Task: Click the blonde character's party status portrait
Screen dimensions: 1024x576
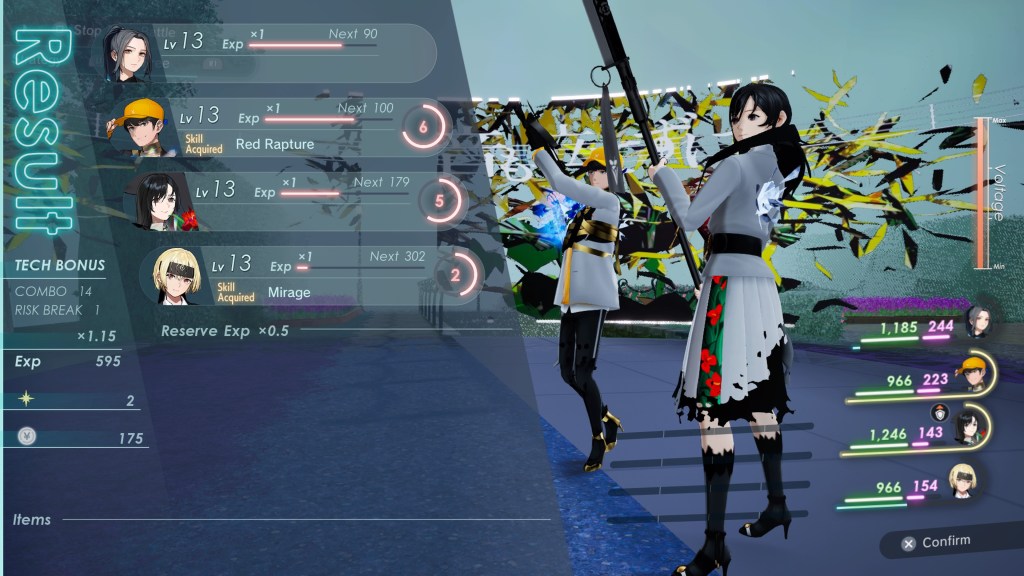Action: pyautogui.click(x=962, y=480)
